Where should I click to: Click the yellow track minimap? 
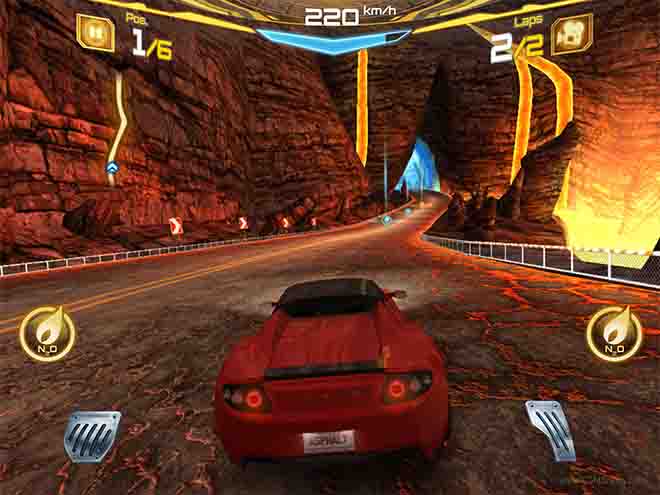click(119, 125)
